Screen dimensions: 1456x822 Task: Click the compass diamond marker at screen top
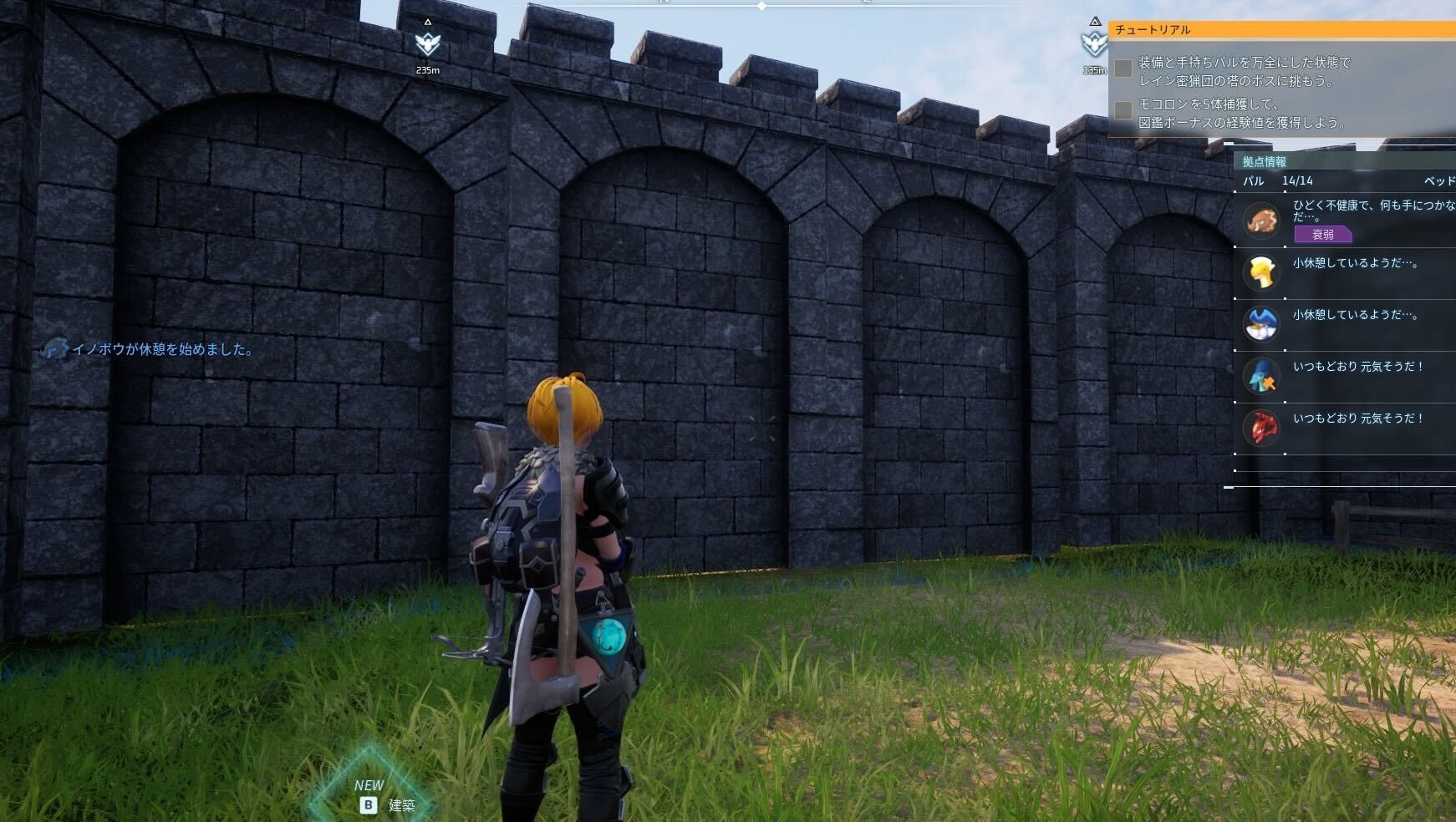pos(761,6)
